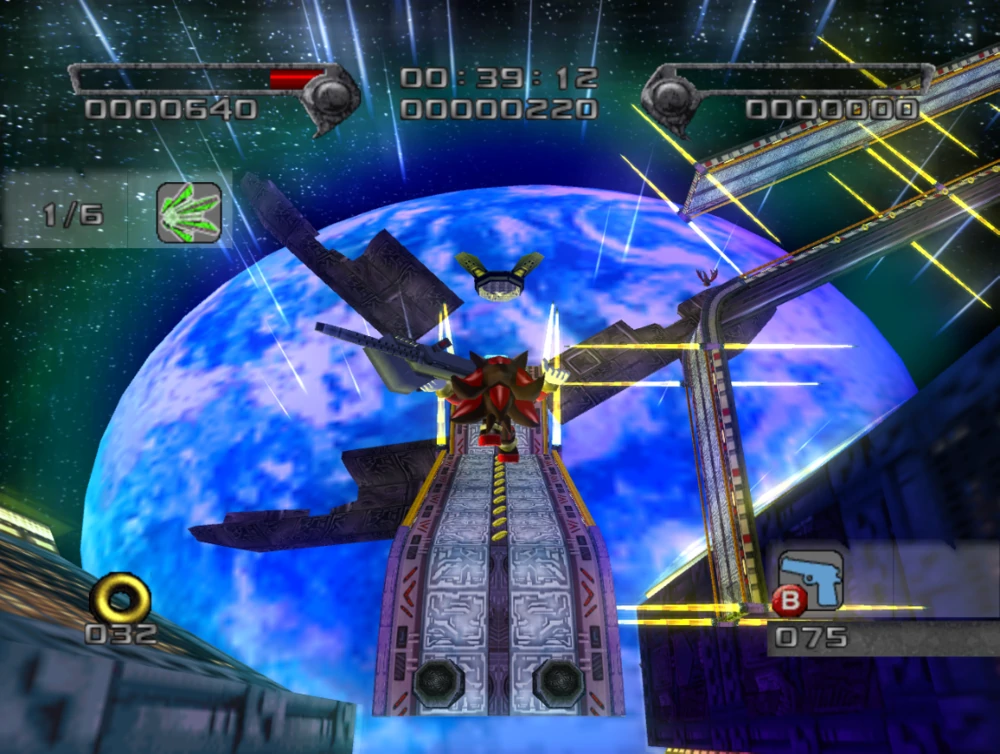Click the gold ring counter icon
The image size is (1000, 754).
[x=120, y=597]
